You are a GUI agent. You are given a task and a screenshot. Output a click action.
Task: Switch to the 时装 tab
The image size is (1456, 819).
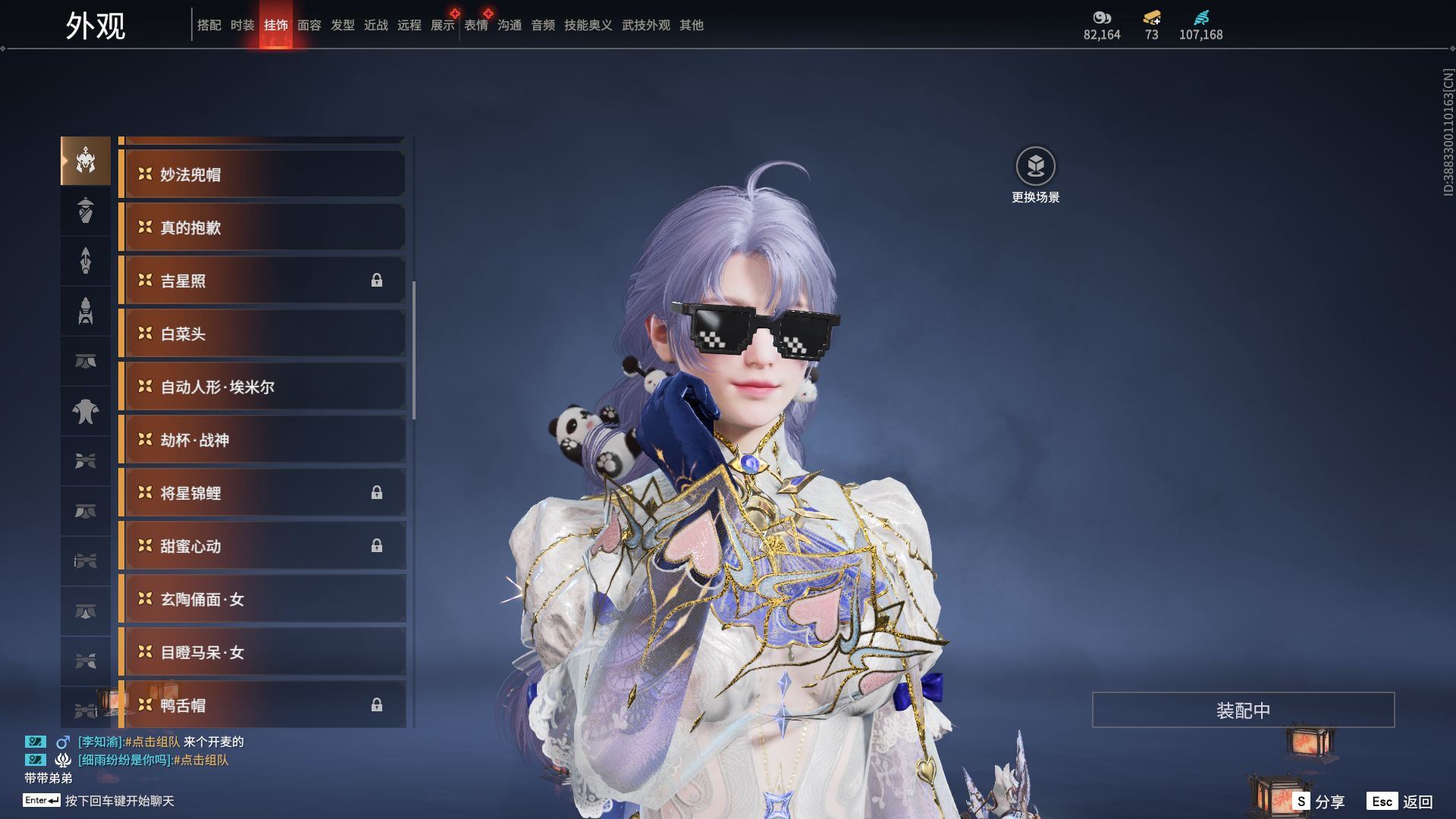pyautogui.click(x=243, y=25)
